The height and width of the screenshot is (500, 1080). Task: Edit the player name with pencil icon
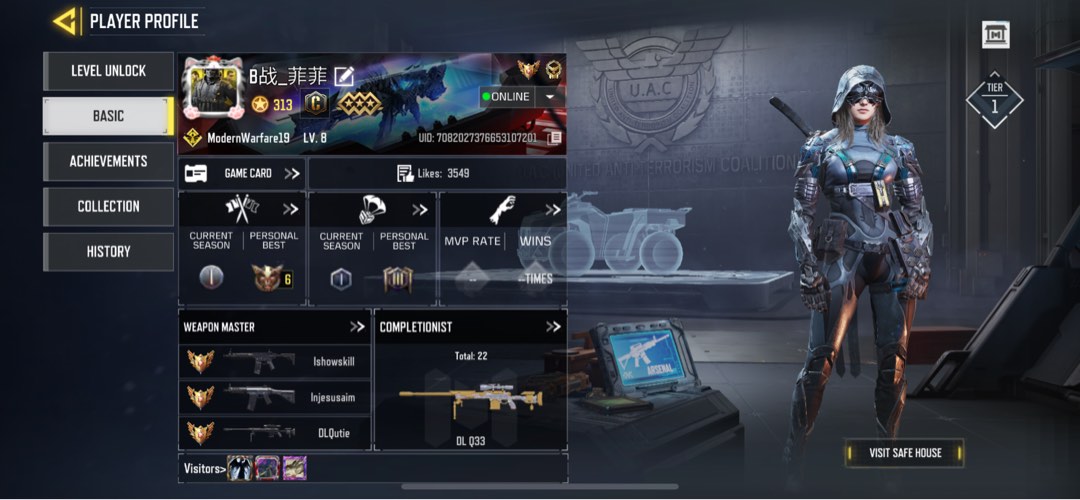[344, 75]
